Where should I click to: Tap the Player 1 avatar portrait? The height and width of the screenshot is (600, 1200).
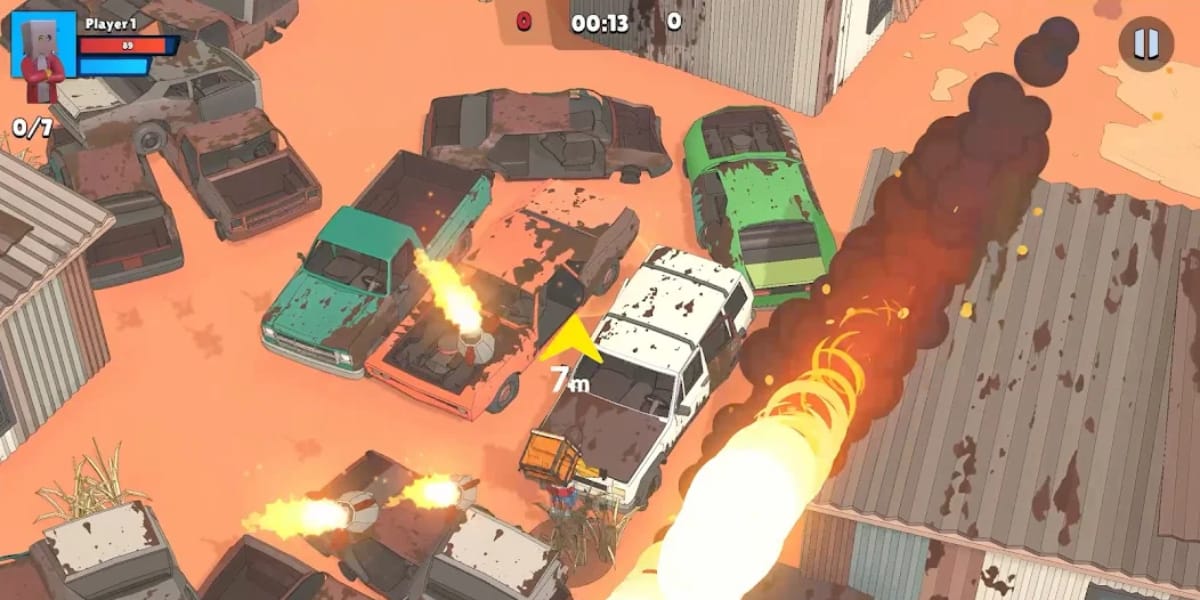[x=43, y=45]
